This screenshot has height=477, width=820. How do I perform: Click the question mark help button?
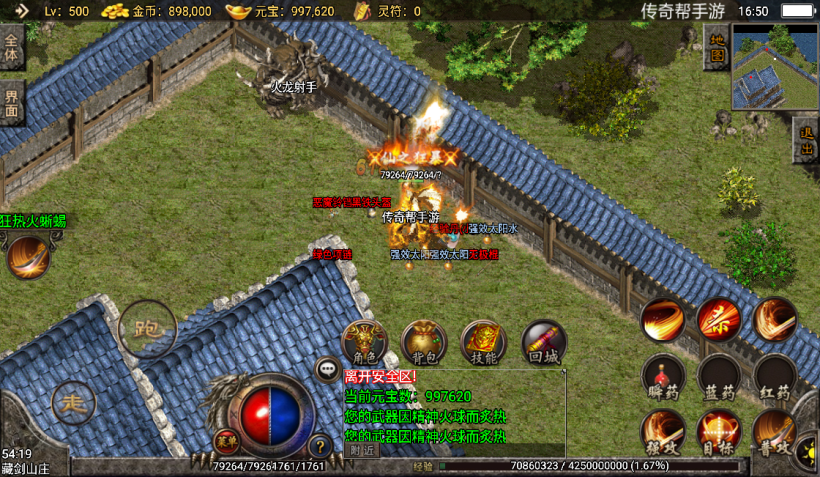[320, 446]
